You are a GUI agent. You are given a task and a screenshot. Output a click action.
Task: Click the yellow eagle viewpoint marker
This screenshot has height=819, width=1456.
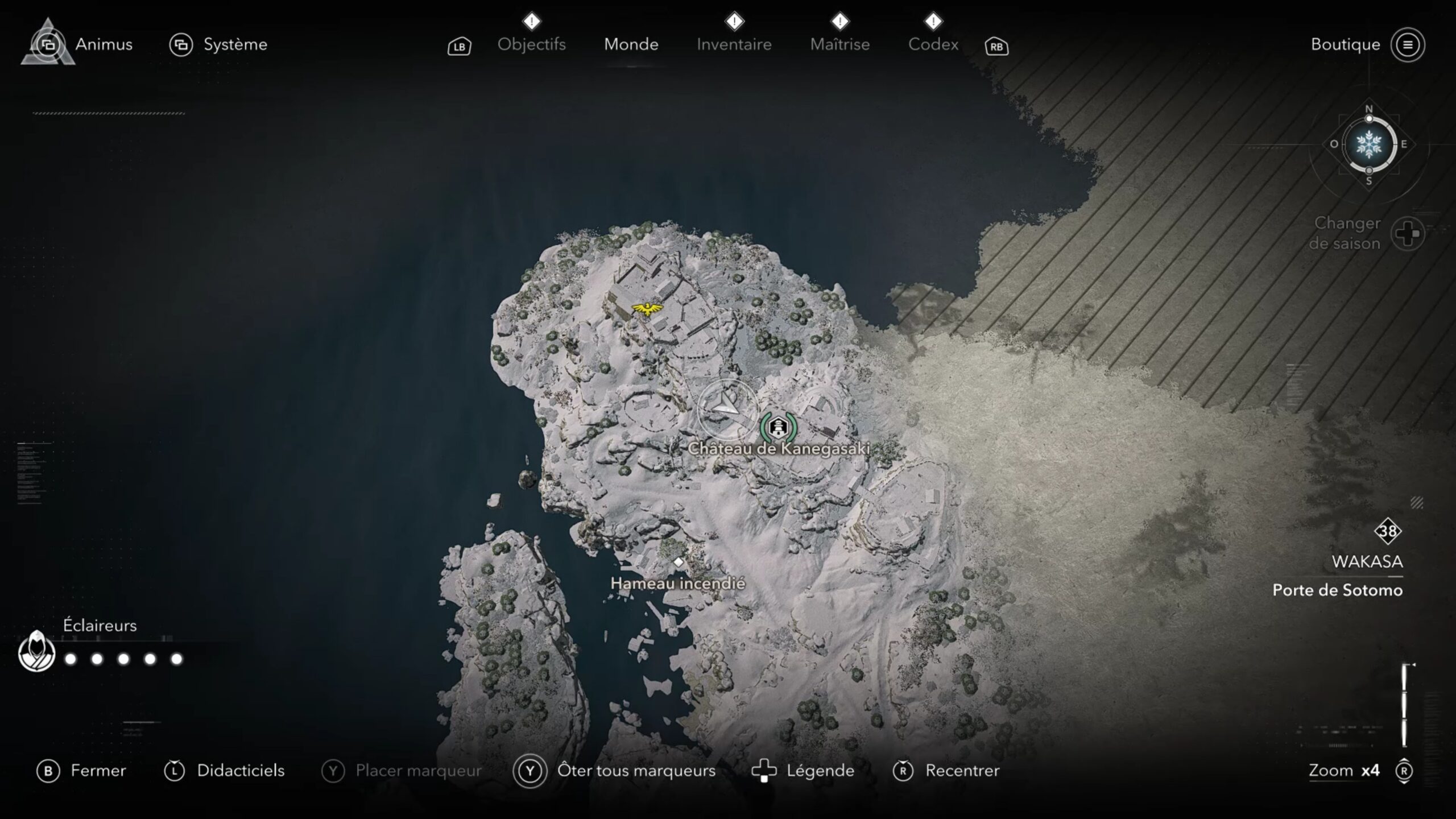[647, 309]
